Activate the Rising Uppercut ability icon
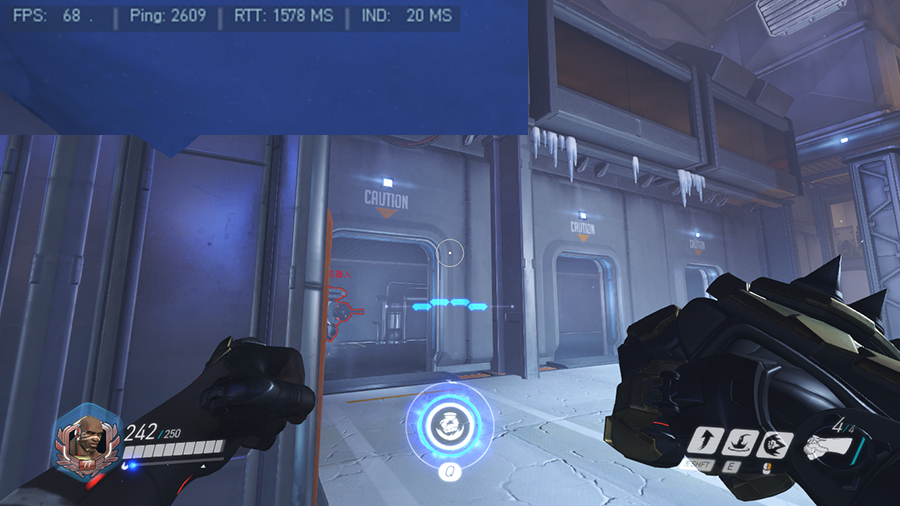 (708, 442)
